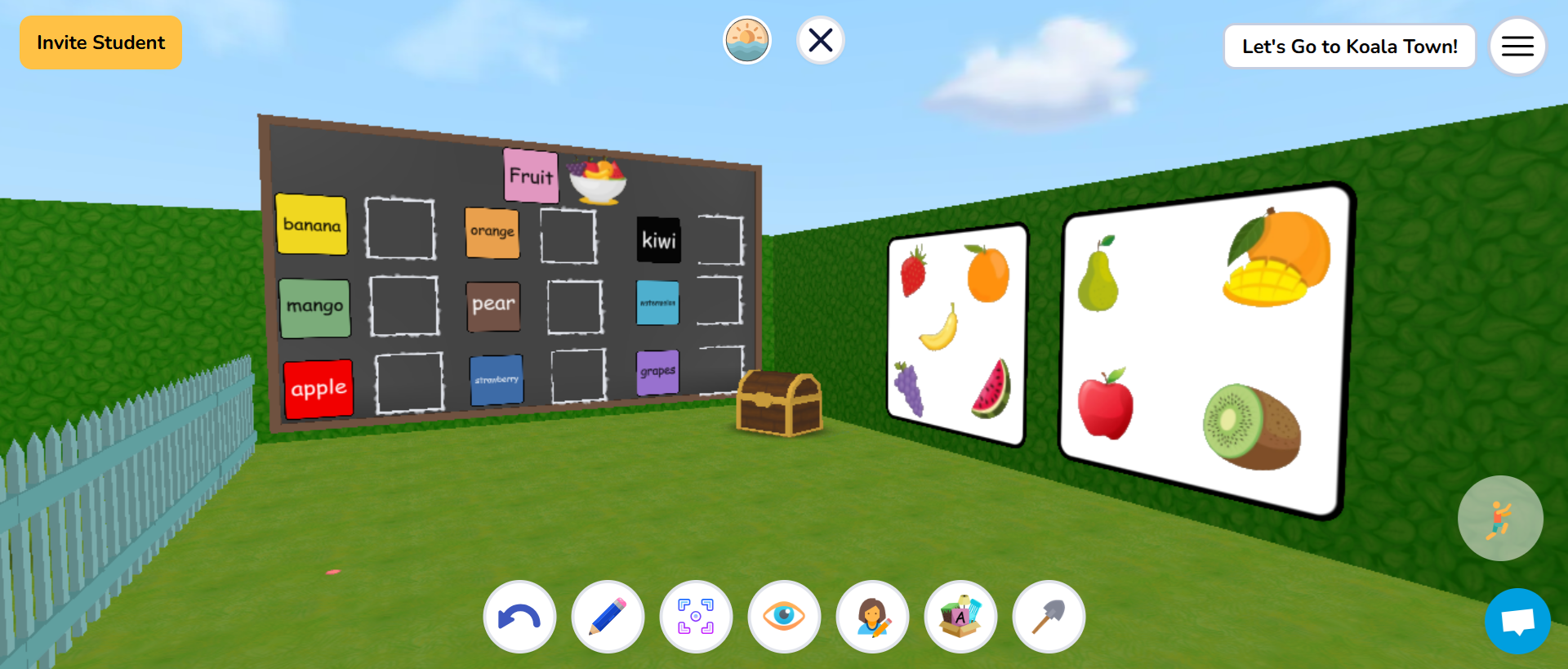Click Let's Go to Koala Town!

tap(1349, 47)
